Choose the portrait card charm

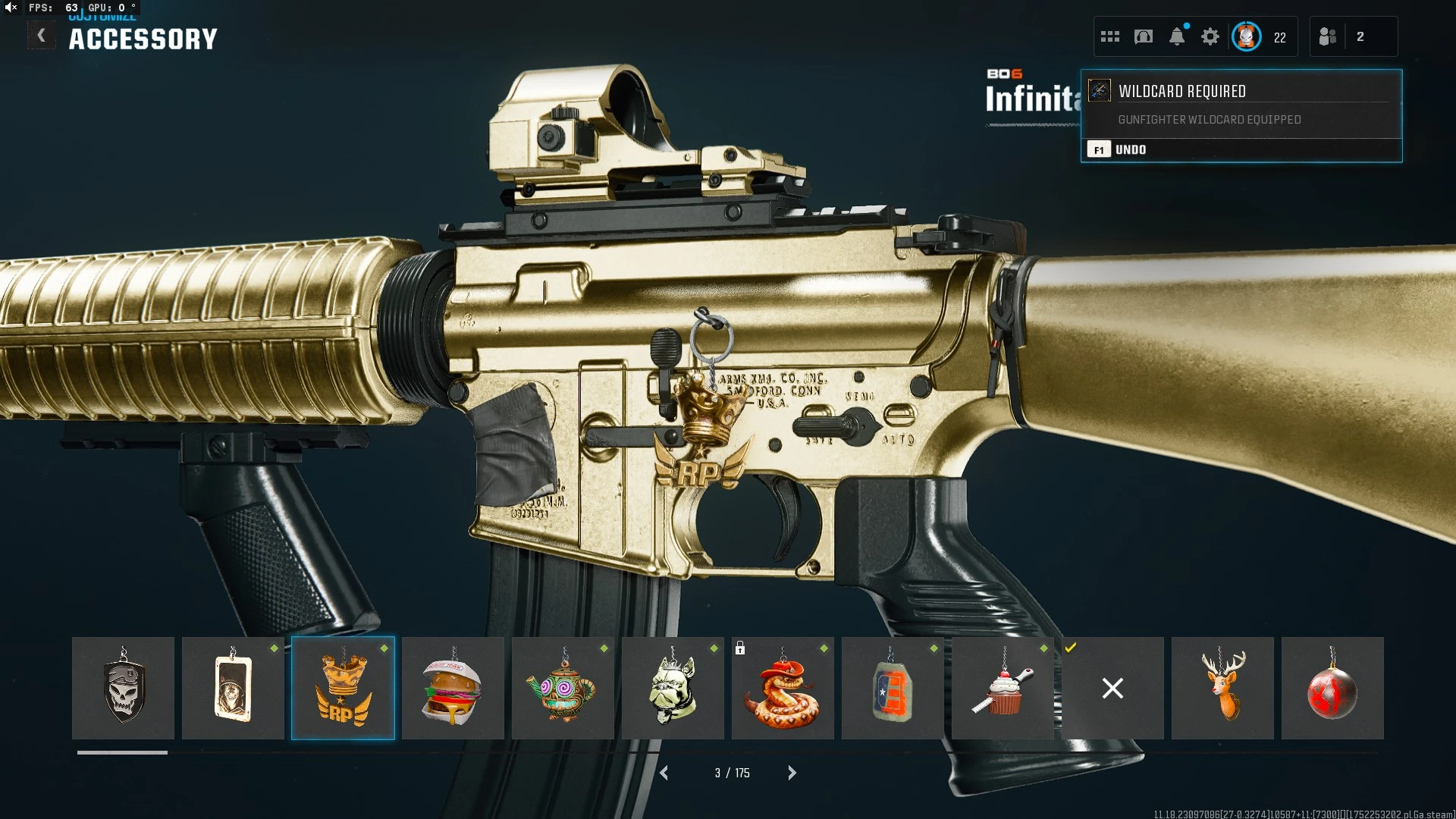tap(233, 688)
